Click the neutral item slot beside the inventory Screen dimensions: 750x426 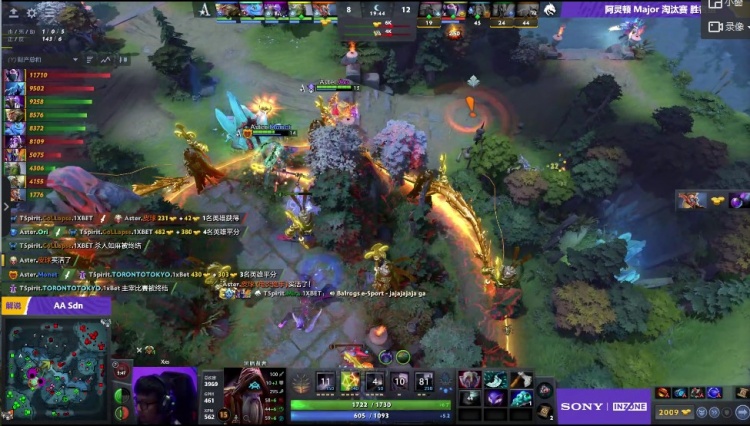click(x=545, y=388)
